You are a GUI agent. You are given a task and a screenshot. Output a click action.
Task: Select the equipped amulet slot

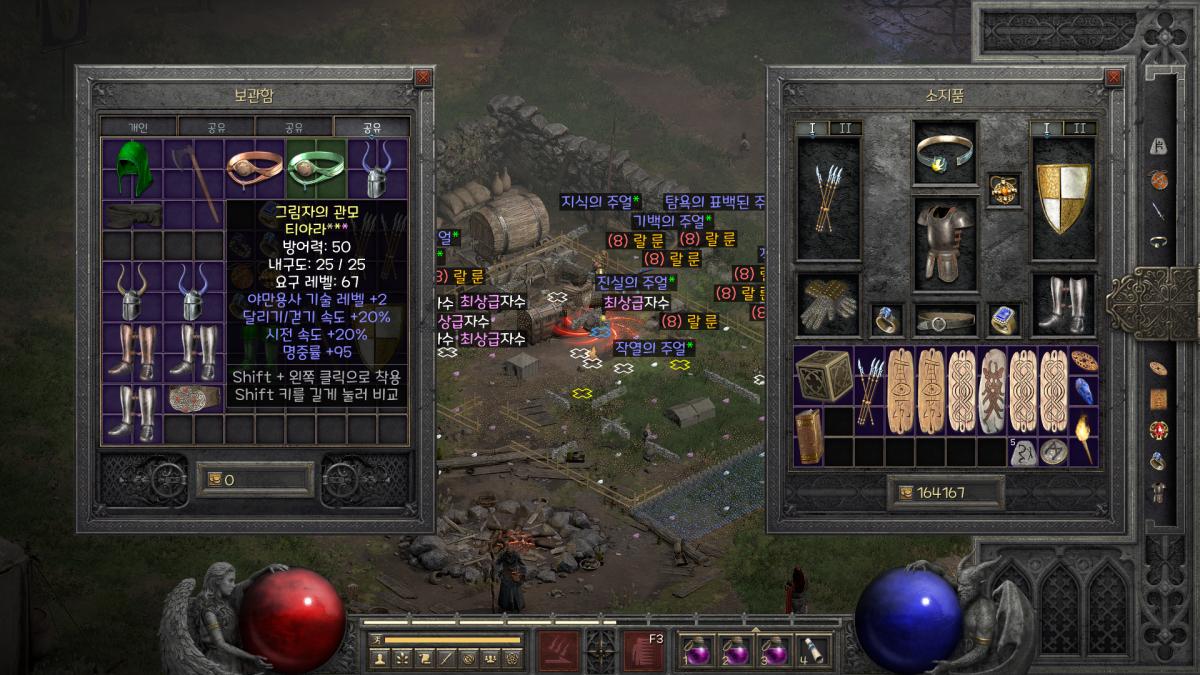(x=1003, y=188)
